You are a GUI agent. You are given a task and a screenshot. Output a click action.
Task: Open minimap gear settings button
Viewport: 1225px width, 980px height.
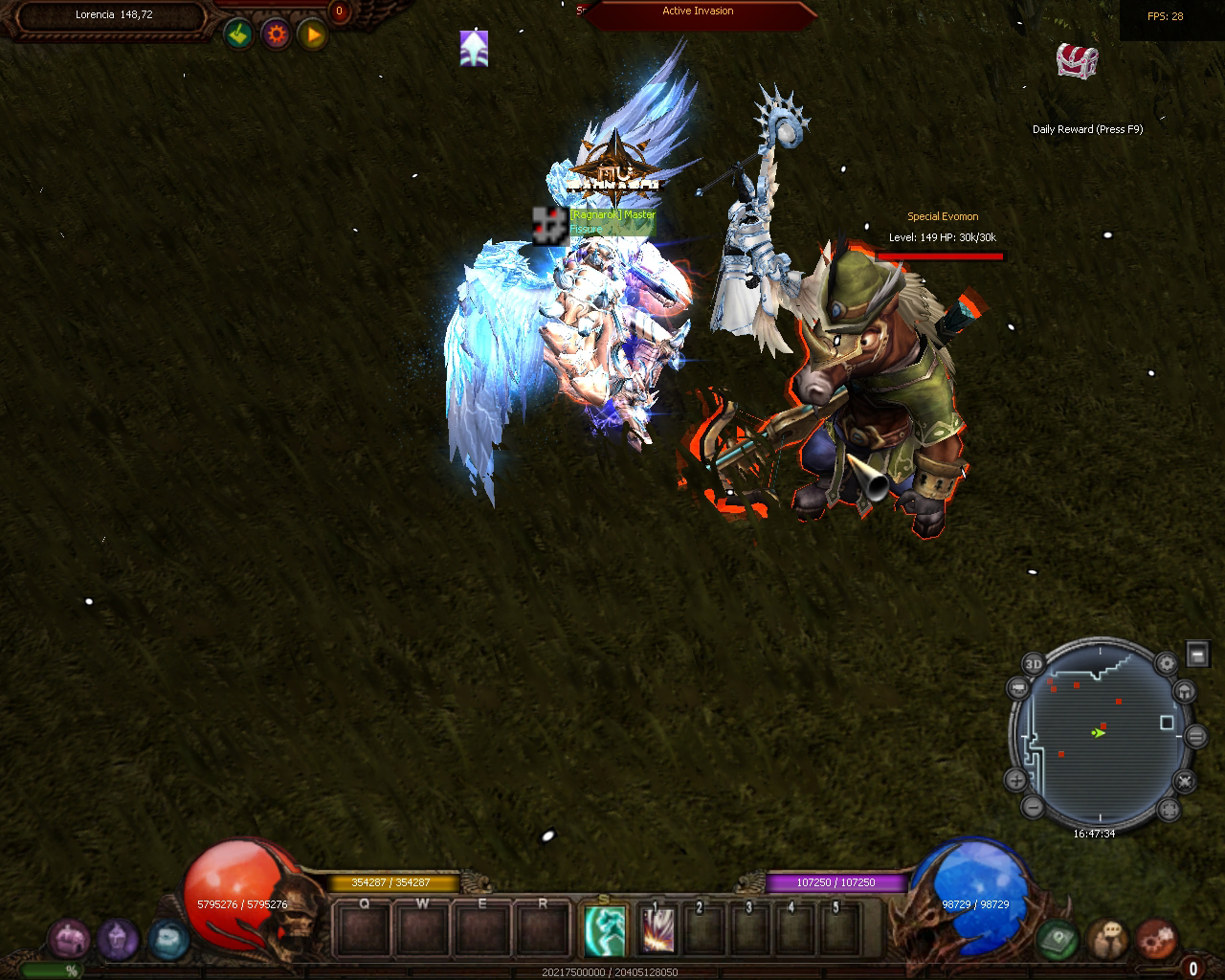point(1166,664)
